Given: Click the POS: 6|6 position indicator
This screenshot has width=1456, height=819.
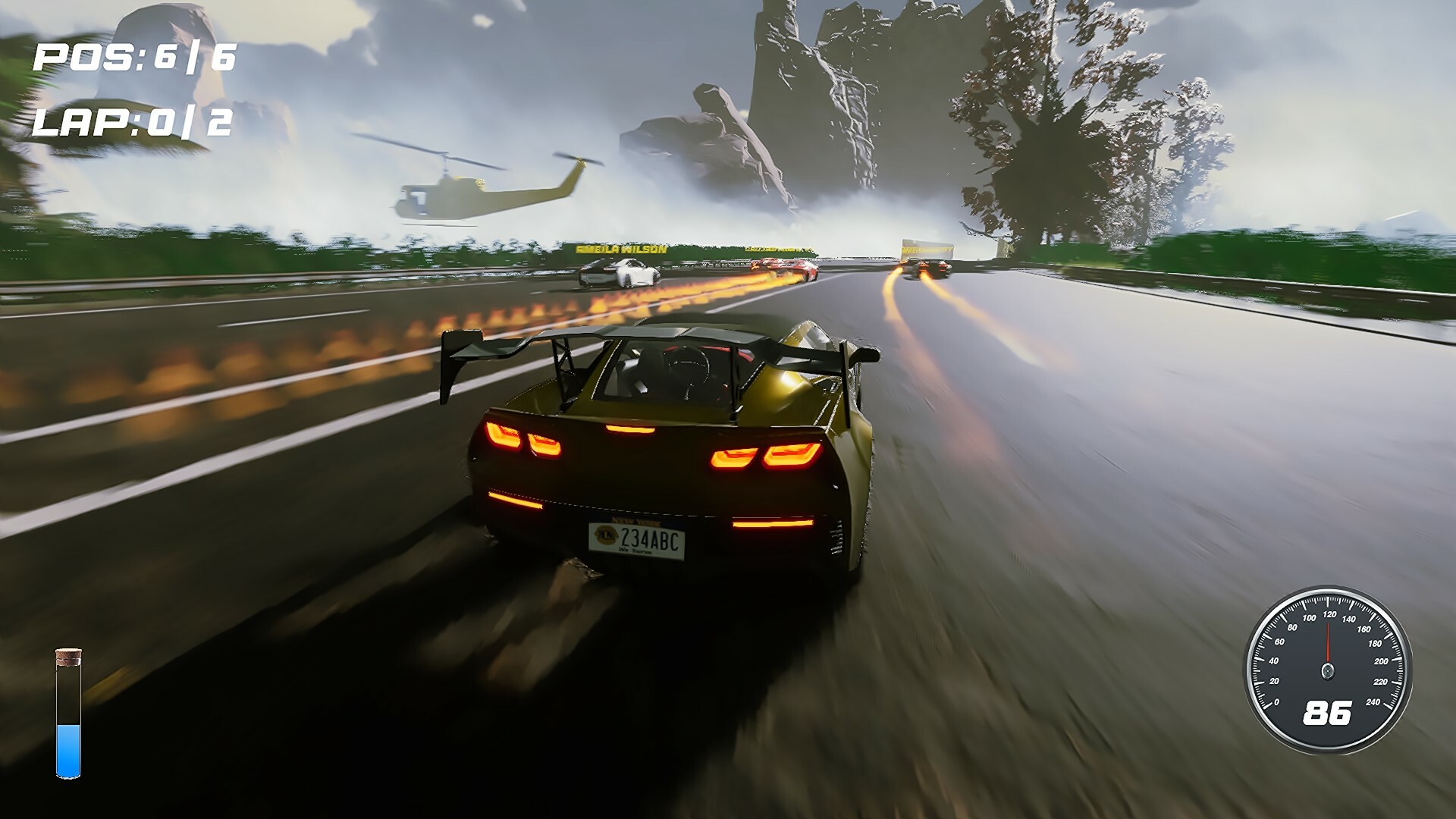Looking at the screenshot, I should click(x=136, y=55).
